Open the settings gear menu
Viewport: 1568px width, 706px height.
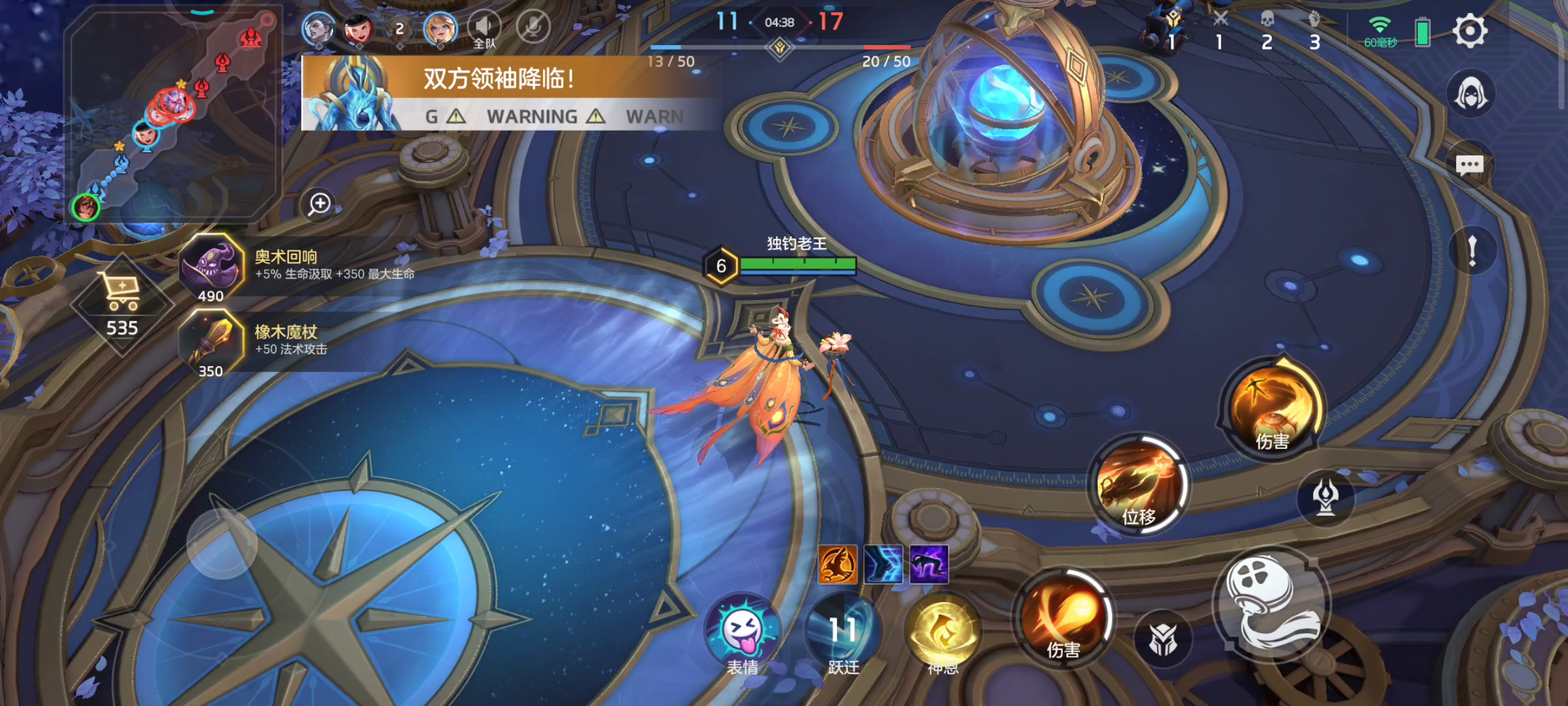point(1469,31)
